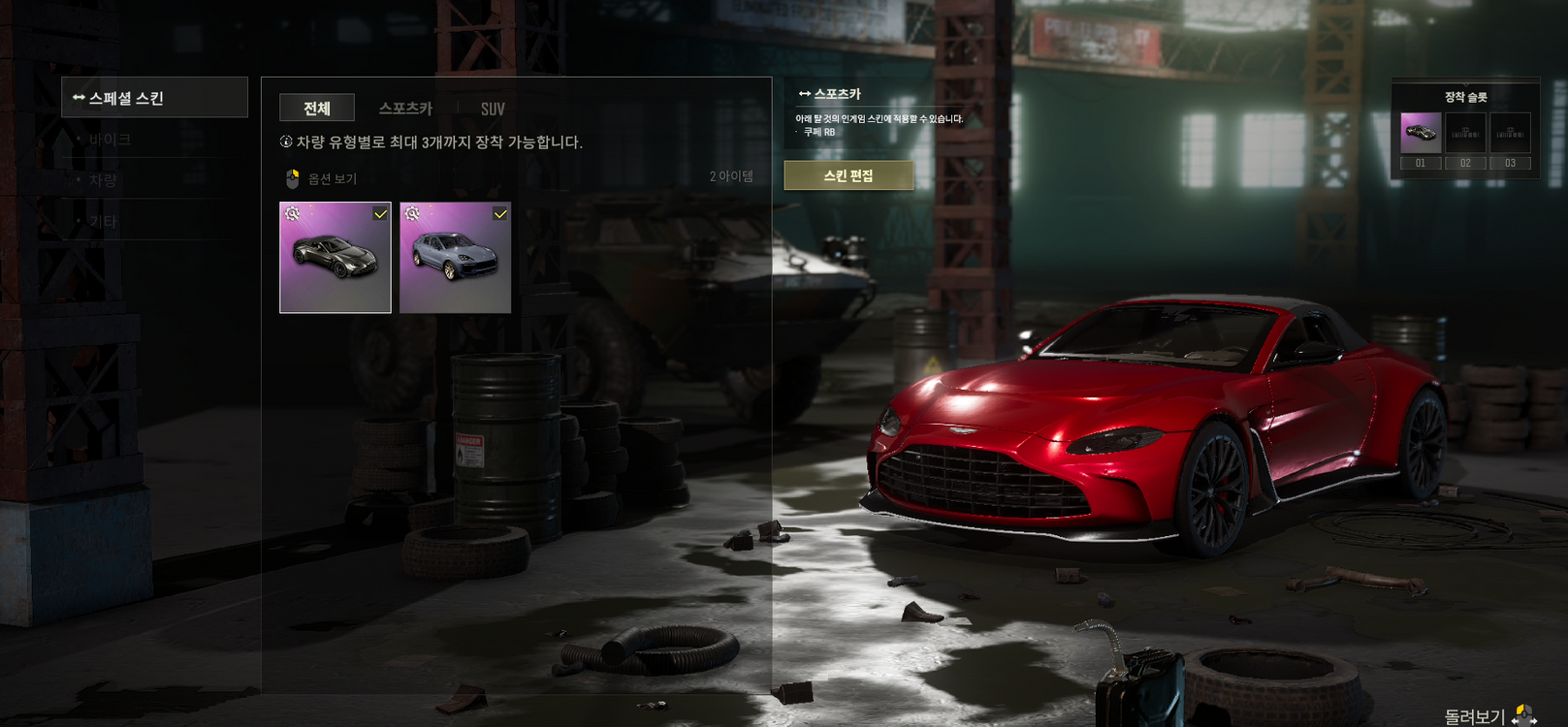Screen dimensions: 1568x727
Task: Open the 기타 category
Action: (x=103, y=221)
